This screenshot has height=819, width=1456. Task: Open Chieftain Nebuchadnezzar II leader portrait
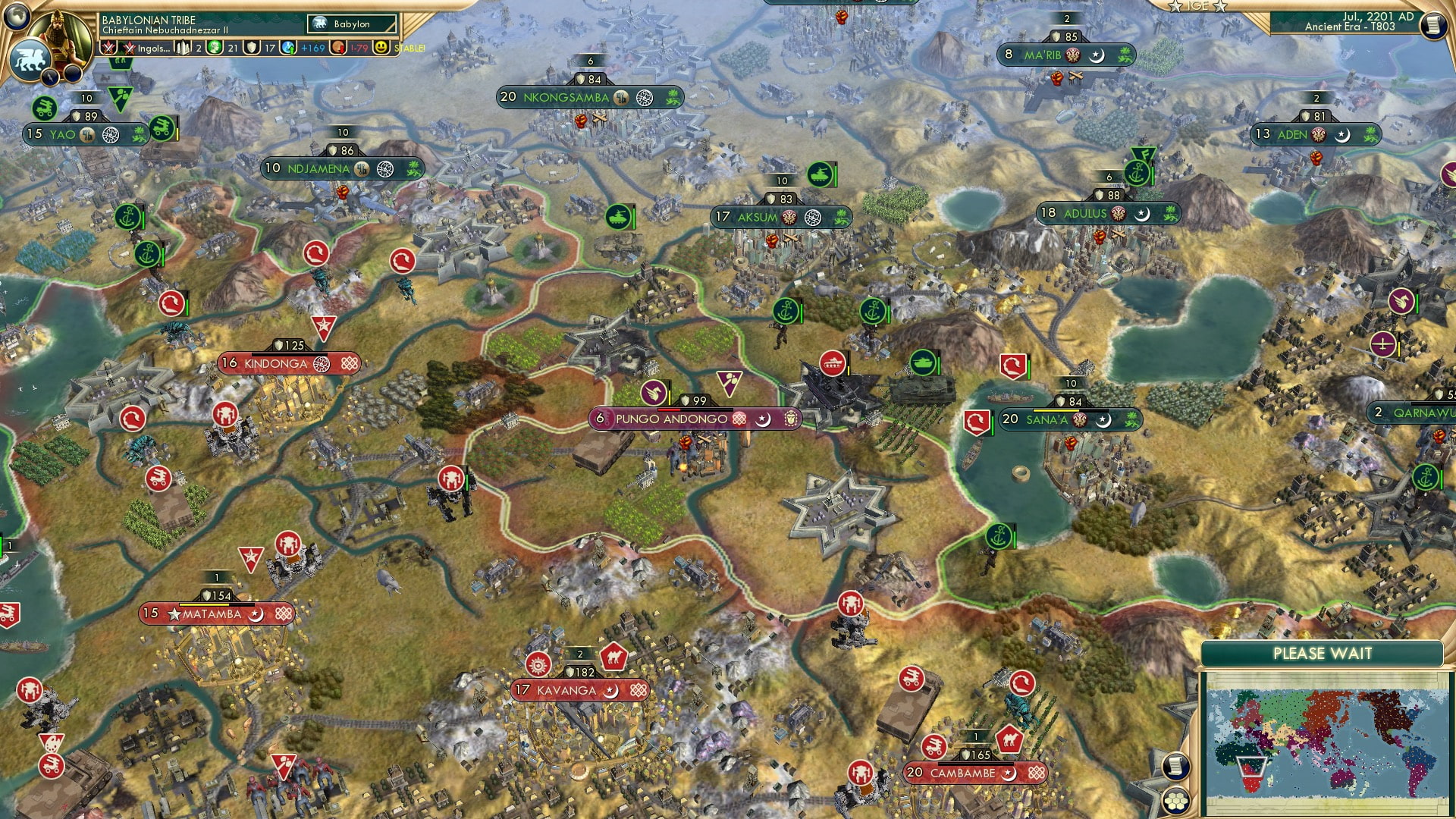pyautogui.click(x=58, y=36)
